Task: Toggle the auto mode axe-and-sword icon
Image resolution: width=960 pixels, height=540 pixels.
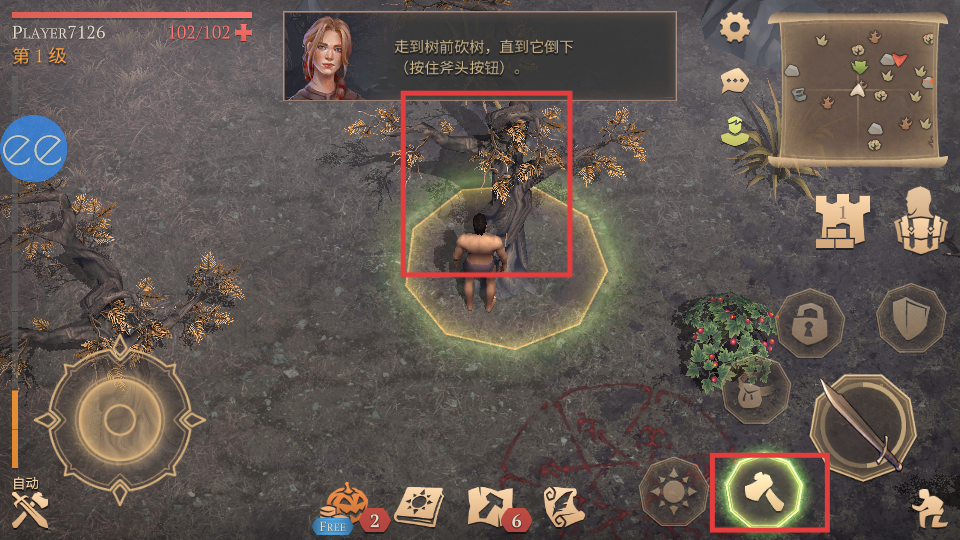Action: pyautogui.click(x=26, y=508)
